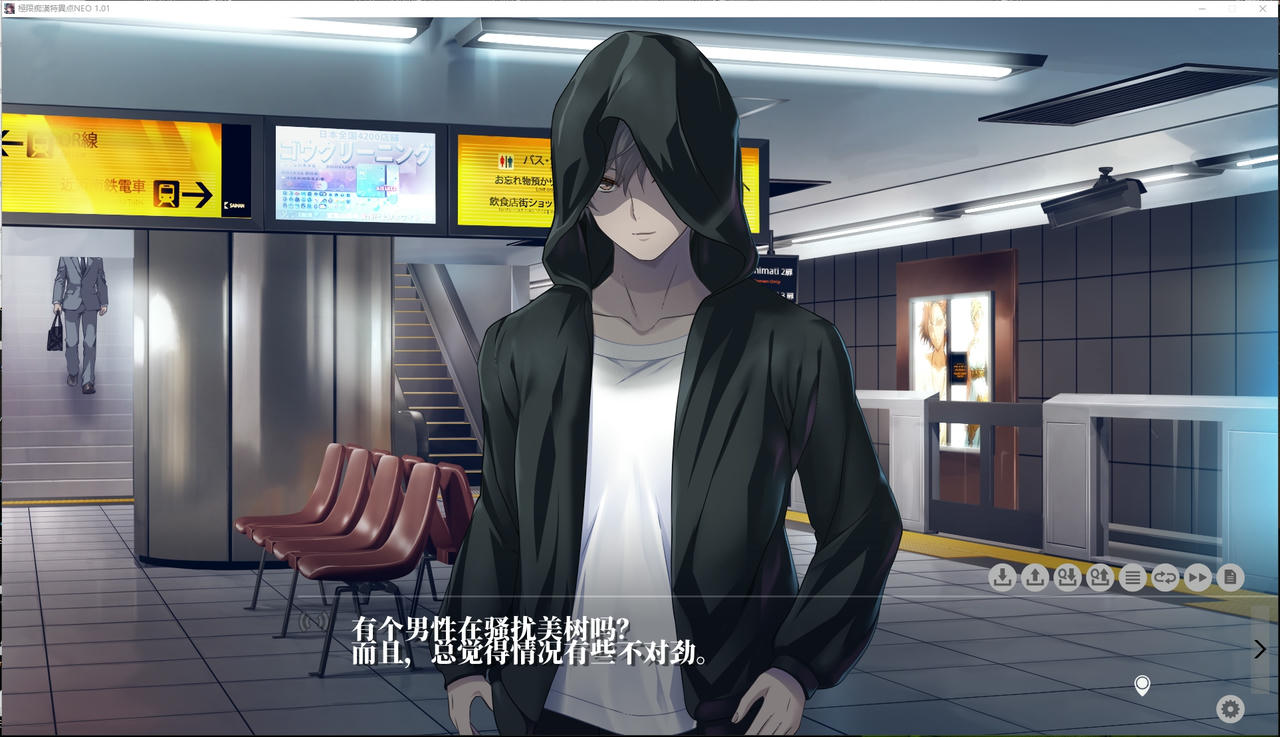Activate the fast-forward skip button

point(1197,577)
